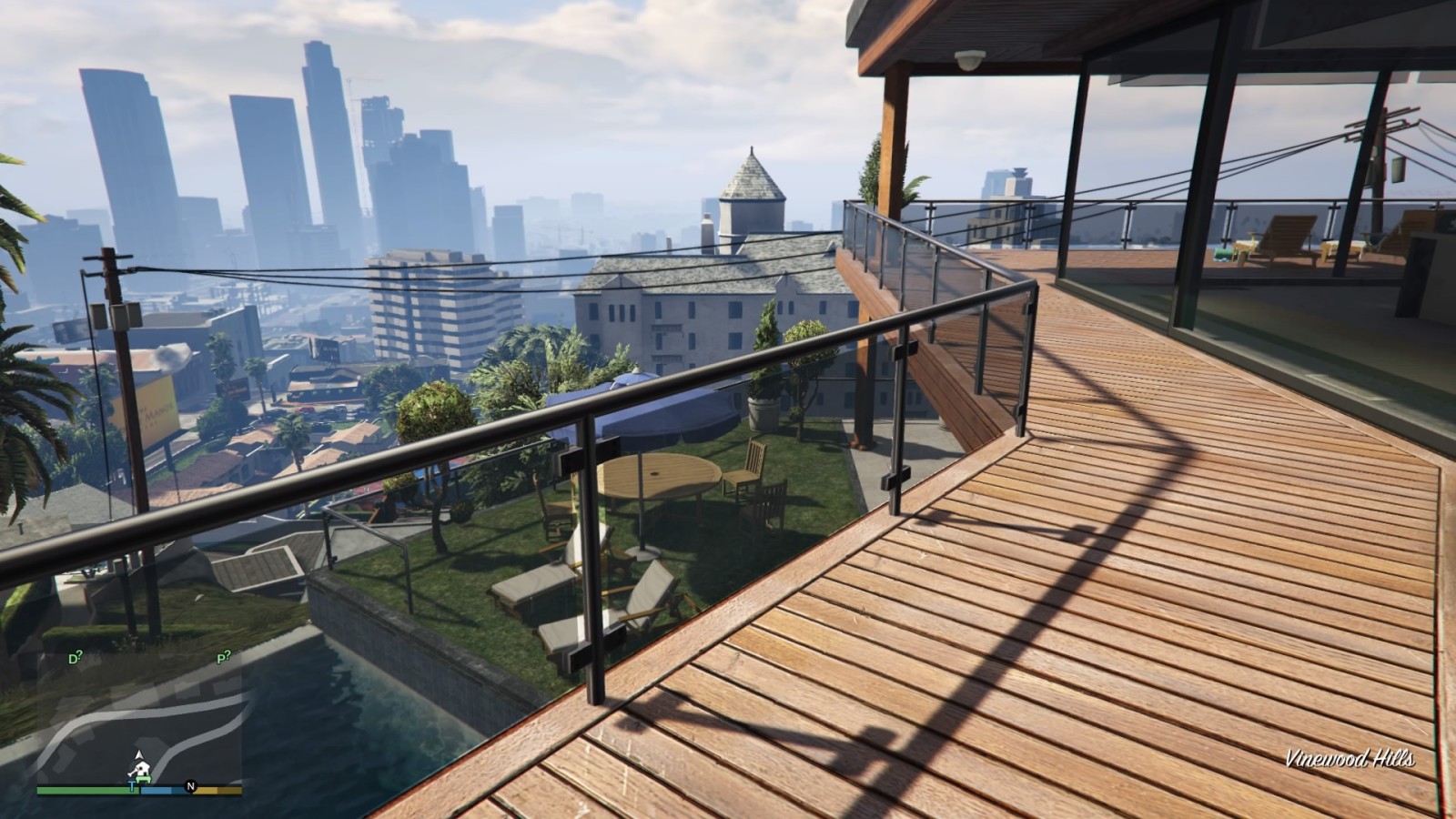Click the white player arrow on minimap
Screen dimensions: 1456x819
point(138,755)
